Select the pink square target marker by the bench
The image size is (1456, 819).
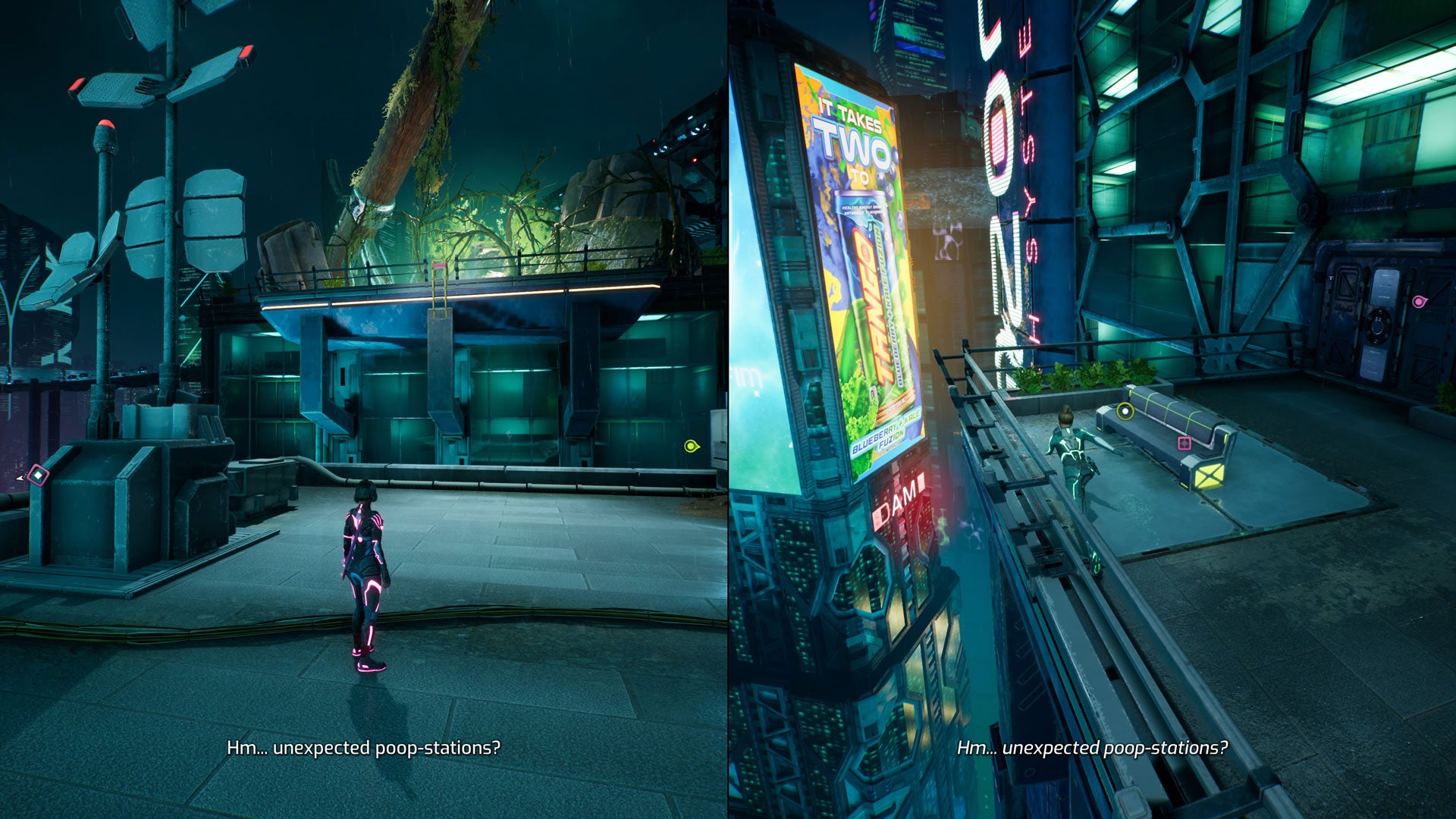[x=1184, y=444]
